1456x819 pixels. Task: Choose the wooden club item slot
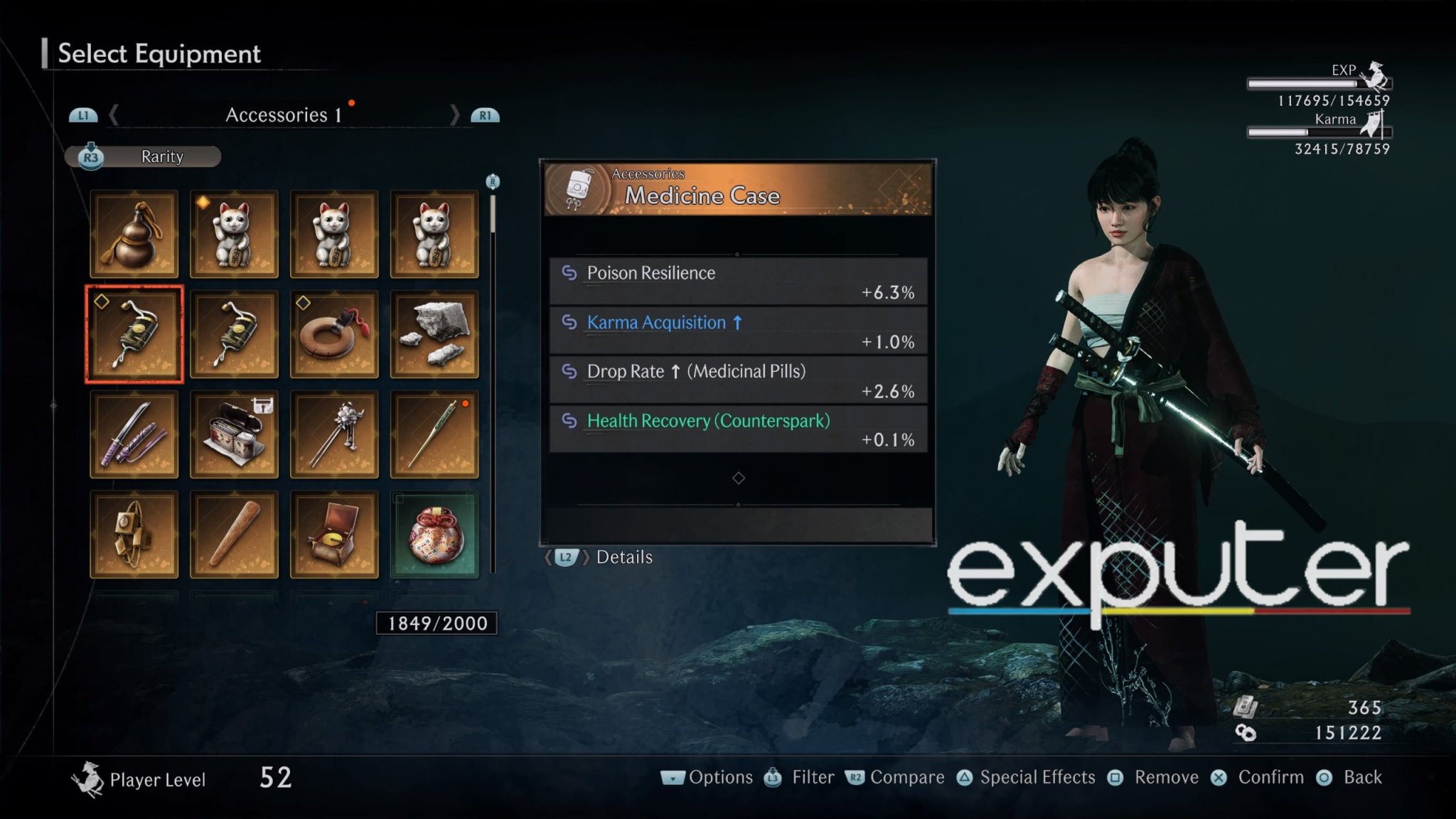tap(234, 535)
